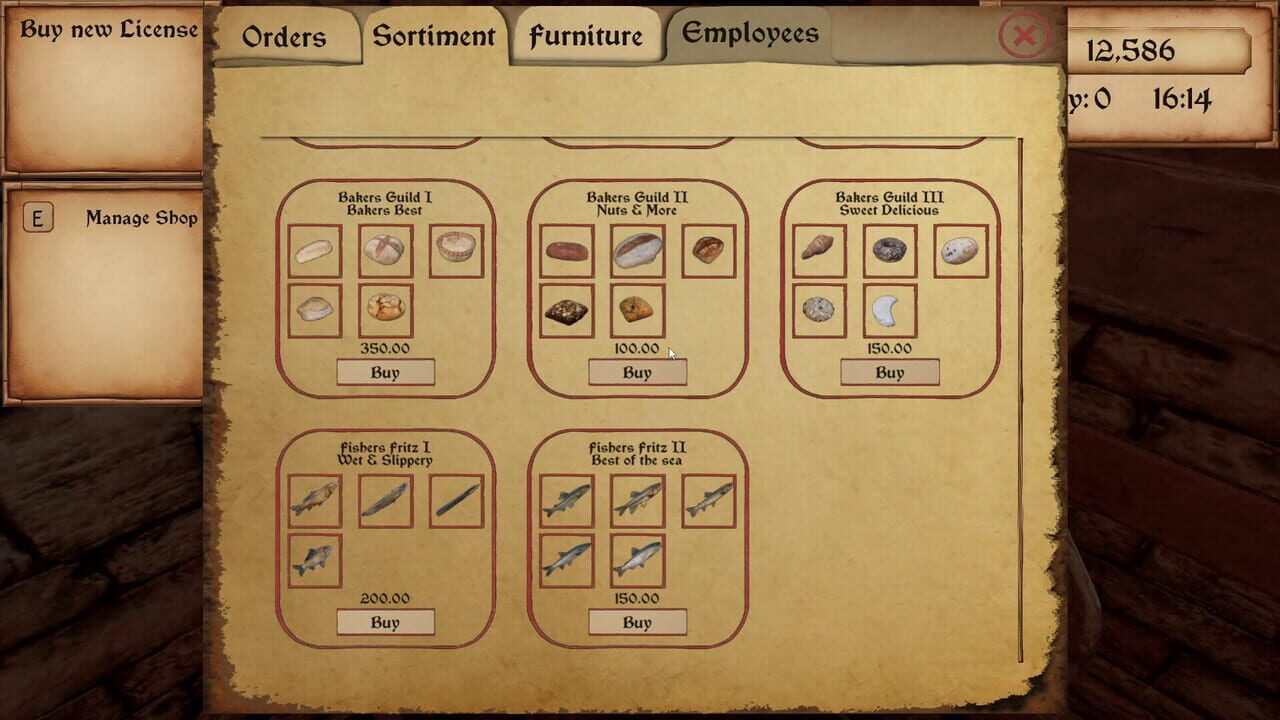1280x720 pixels.
Task: Select the first fish in Fishers Fritz II
Action: (x=565, y=500)
